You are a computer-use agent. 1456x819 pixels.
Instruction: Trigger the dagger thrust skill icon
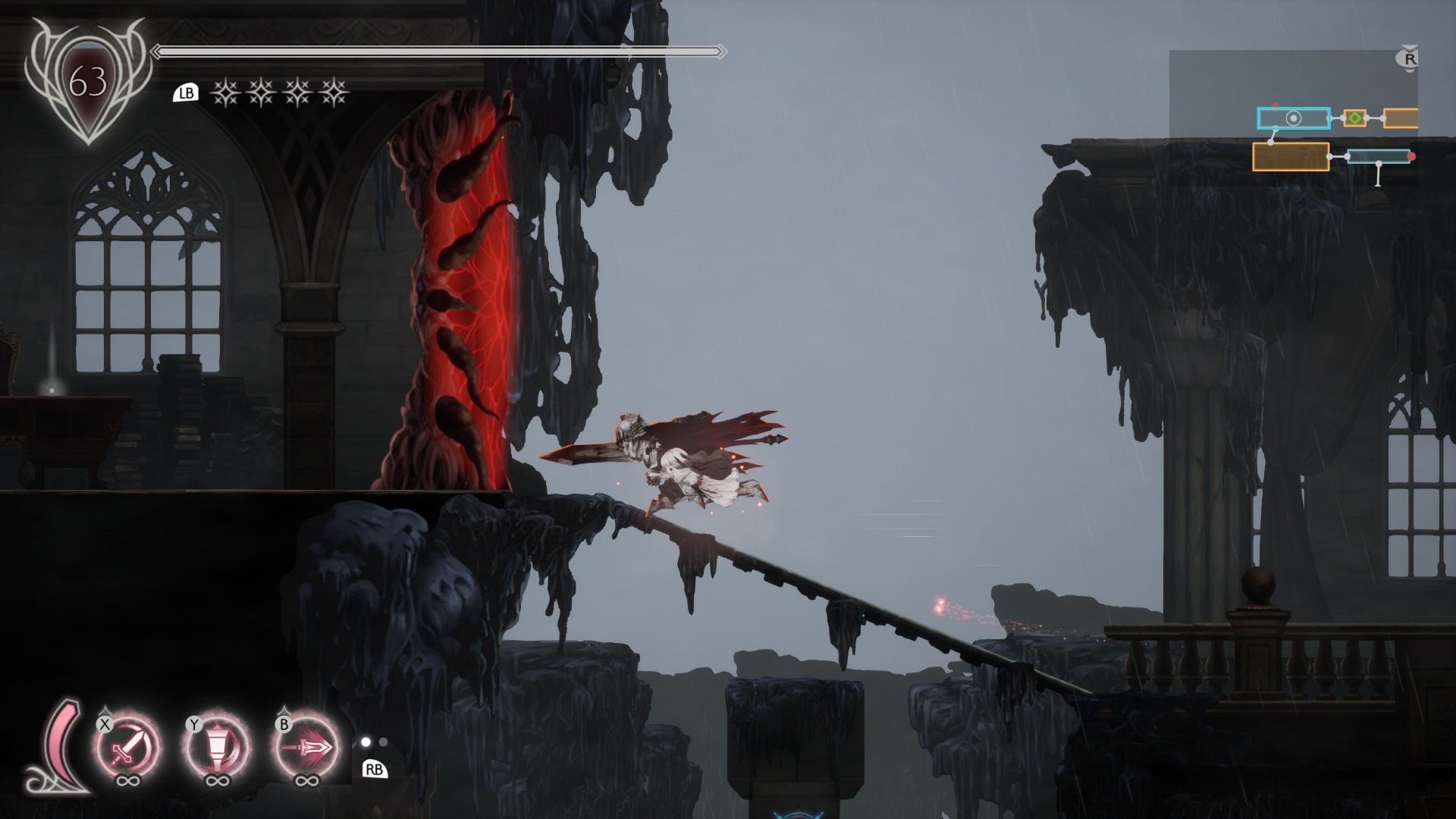[x=306, y=745]
